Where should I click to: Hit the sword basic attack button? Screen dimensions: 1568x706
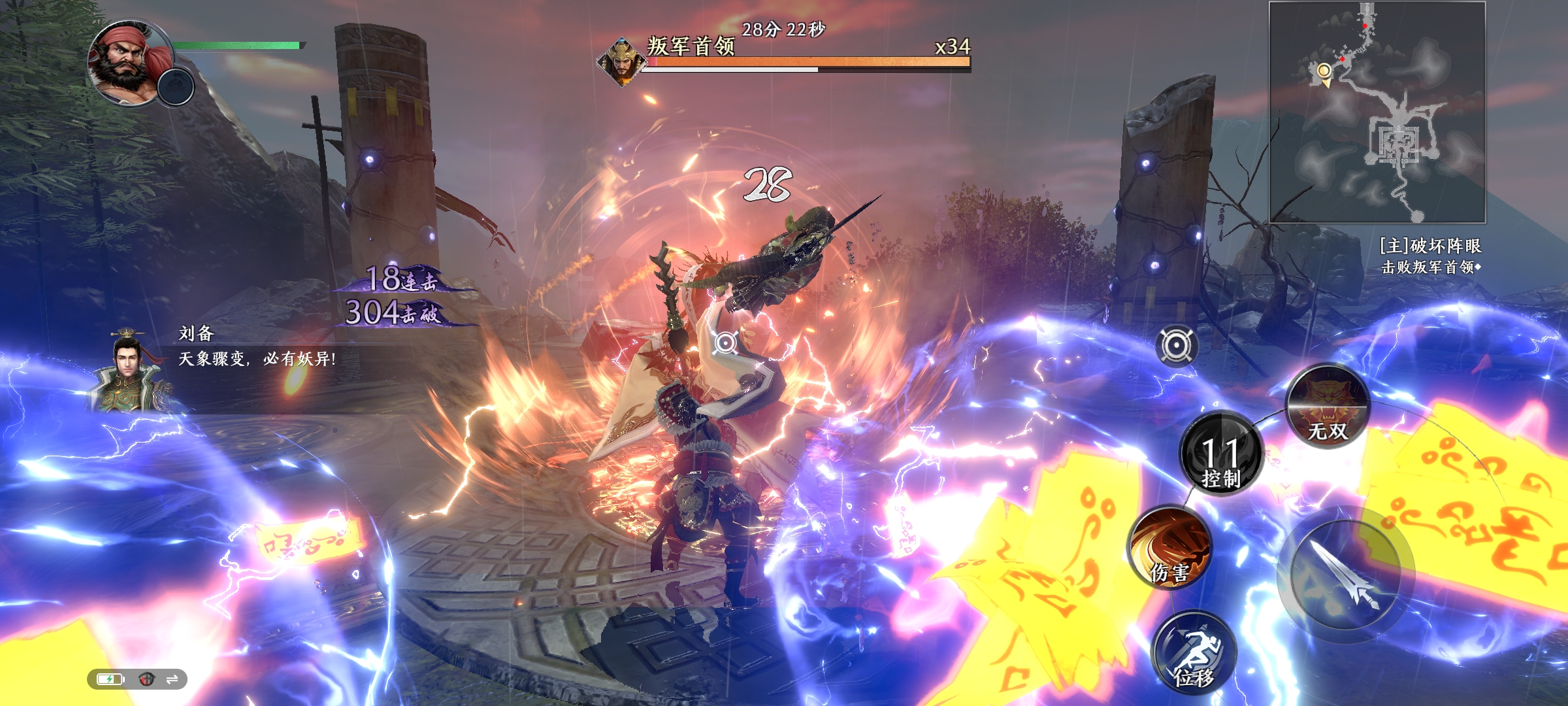click(1346, 575)
